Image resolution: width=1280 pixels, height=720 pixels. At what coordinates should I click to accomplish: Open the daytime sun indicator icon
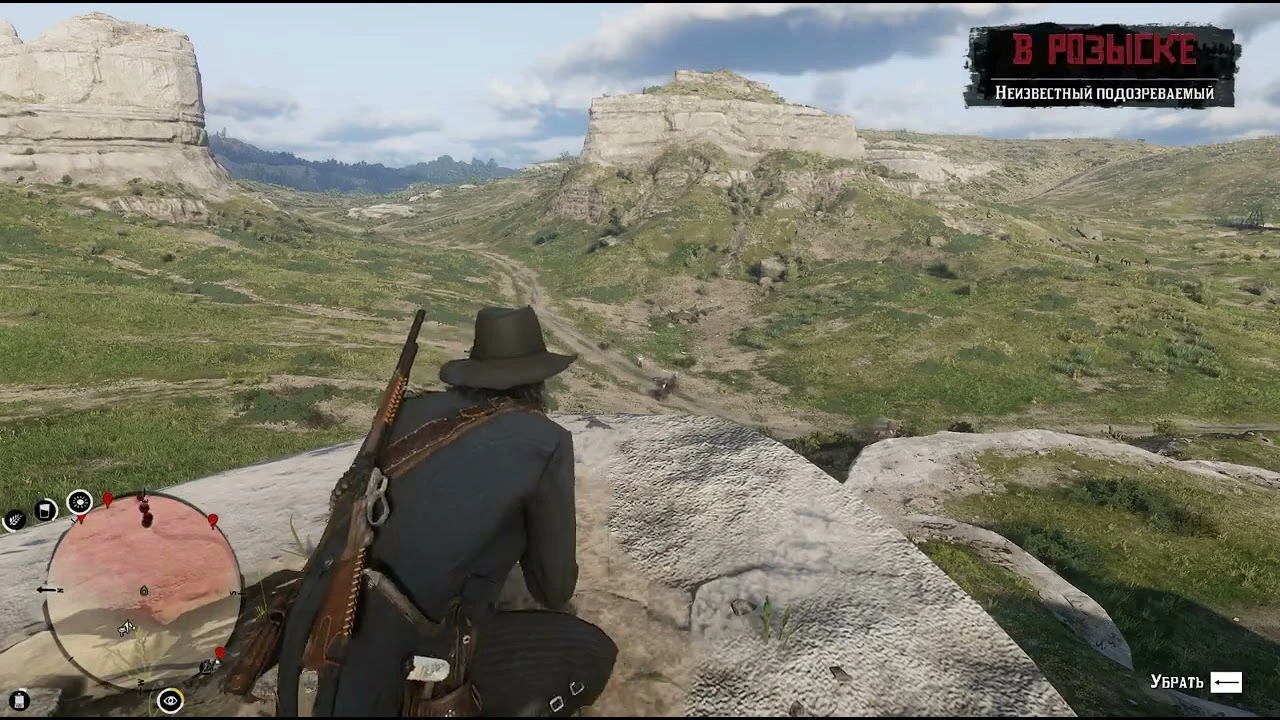click(80, 503)
